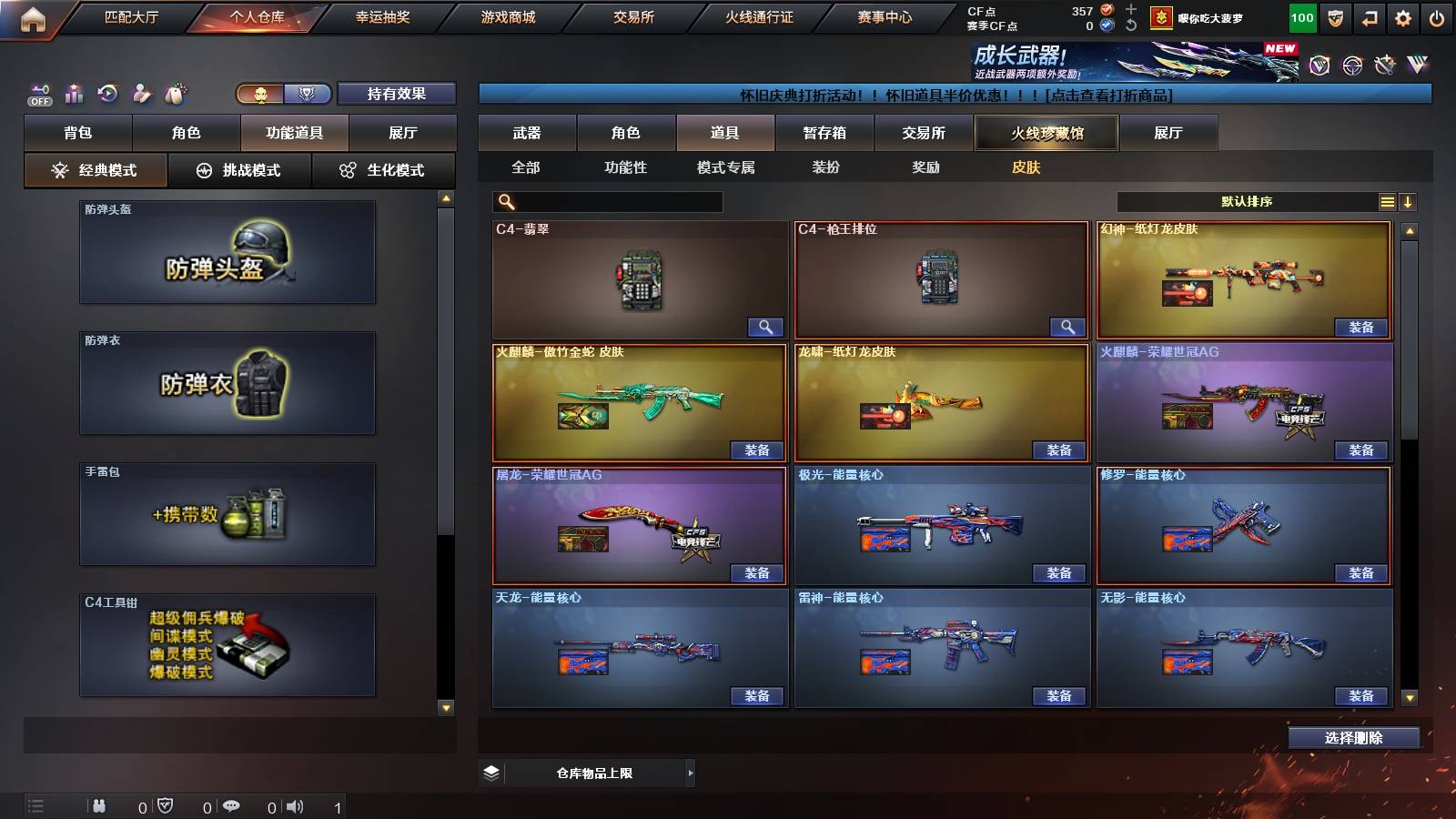Mute the speaker icon in bottom bar
This screenshot has width=1456, height=819.
[x=297, y=804]
